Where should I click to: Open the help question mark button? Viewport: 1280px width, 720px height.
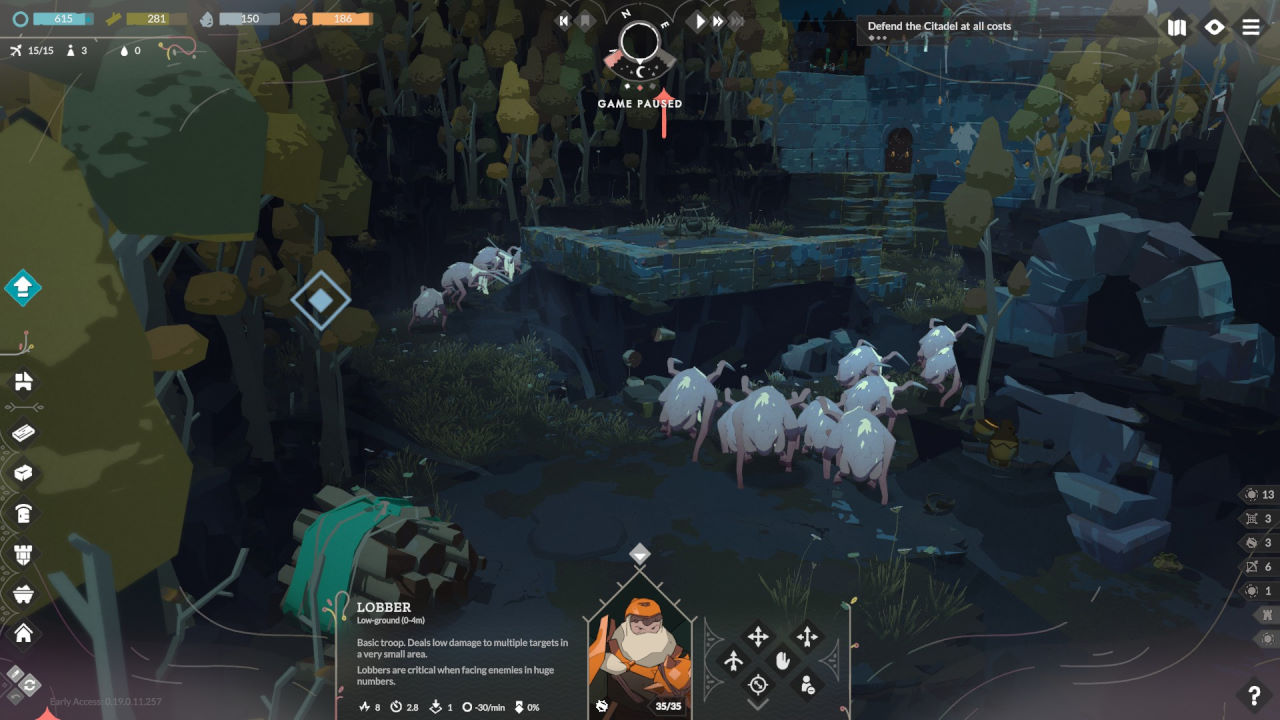[x=1253, y=695]
